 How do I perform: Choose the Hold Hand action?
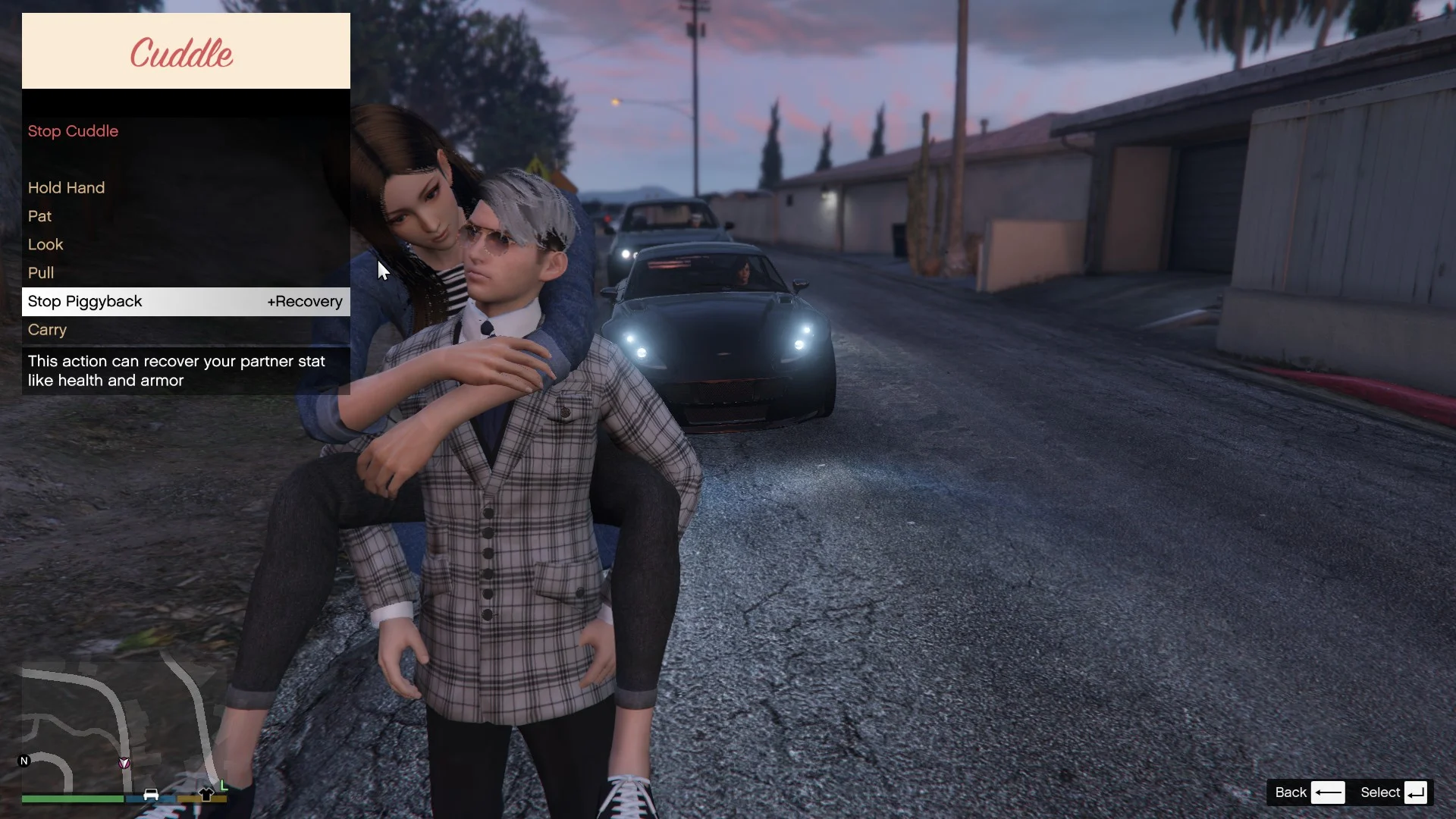pyautogui.click(x=67, y=188)
